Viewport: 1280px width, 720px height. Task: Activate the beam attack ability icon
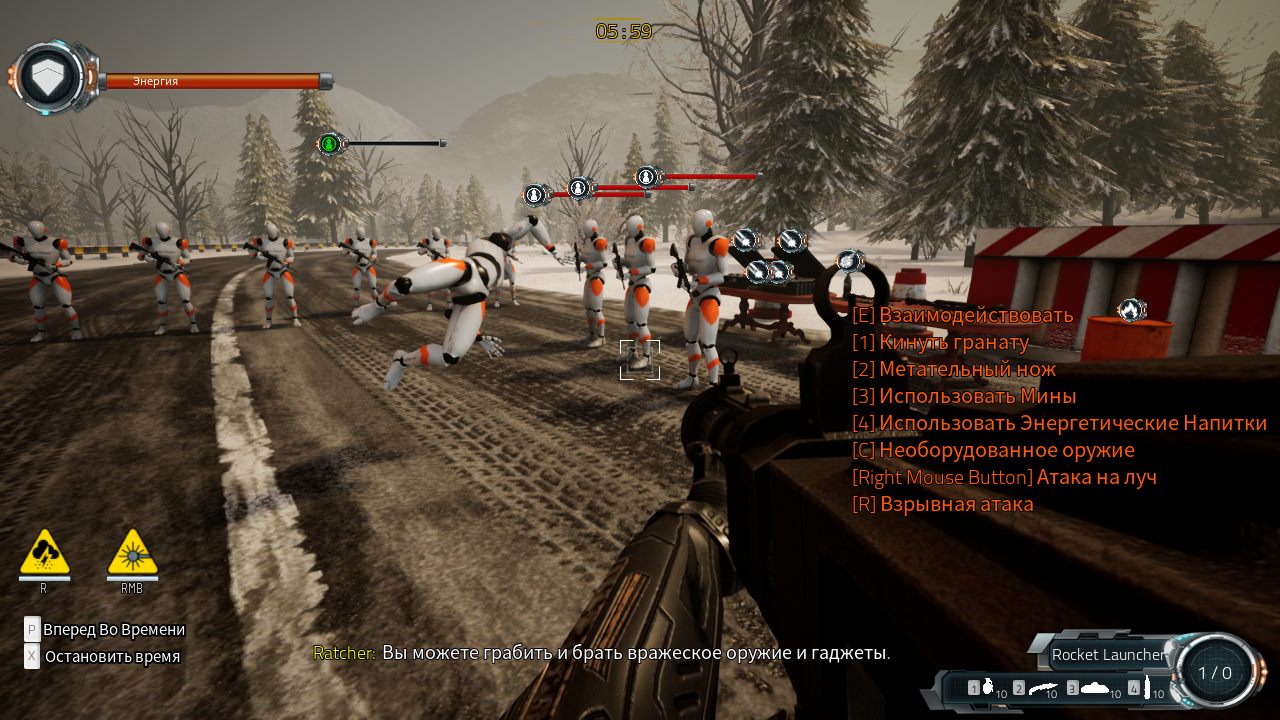point(132,553)
